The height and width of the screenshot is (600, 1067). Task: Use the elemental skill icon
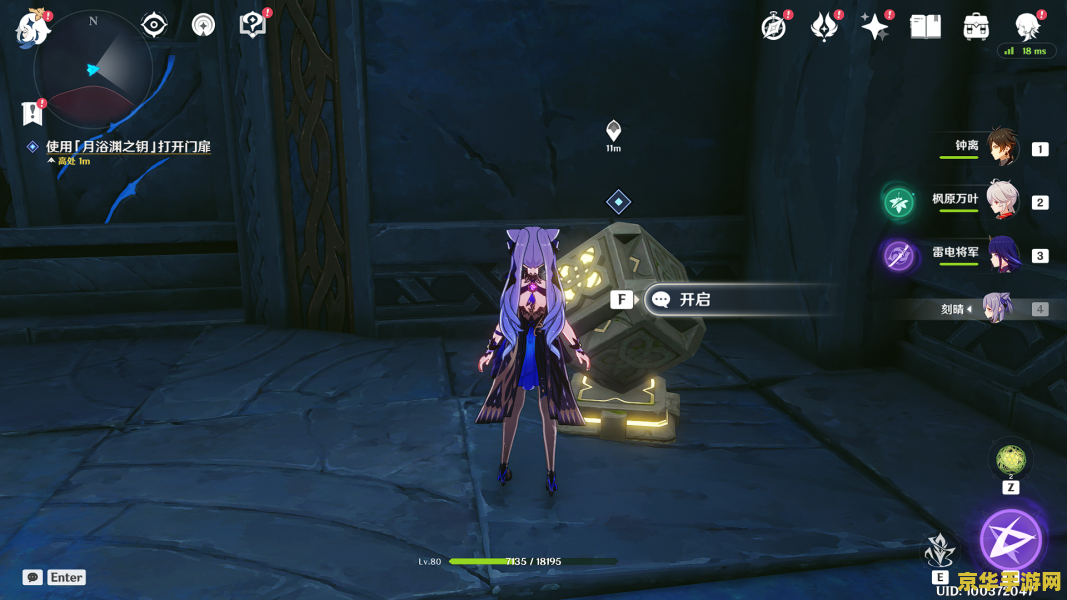(939, 551)
